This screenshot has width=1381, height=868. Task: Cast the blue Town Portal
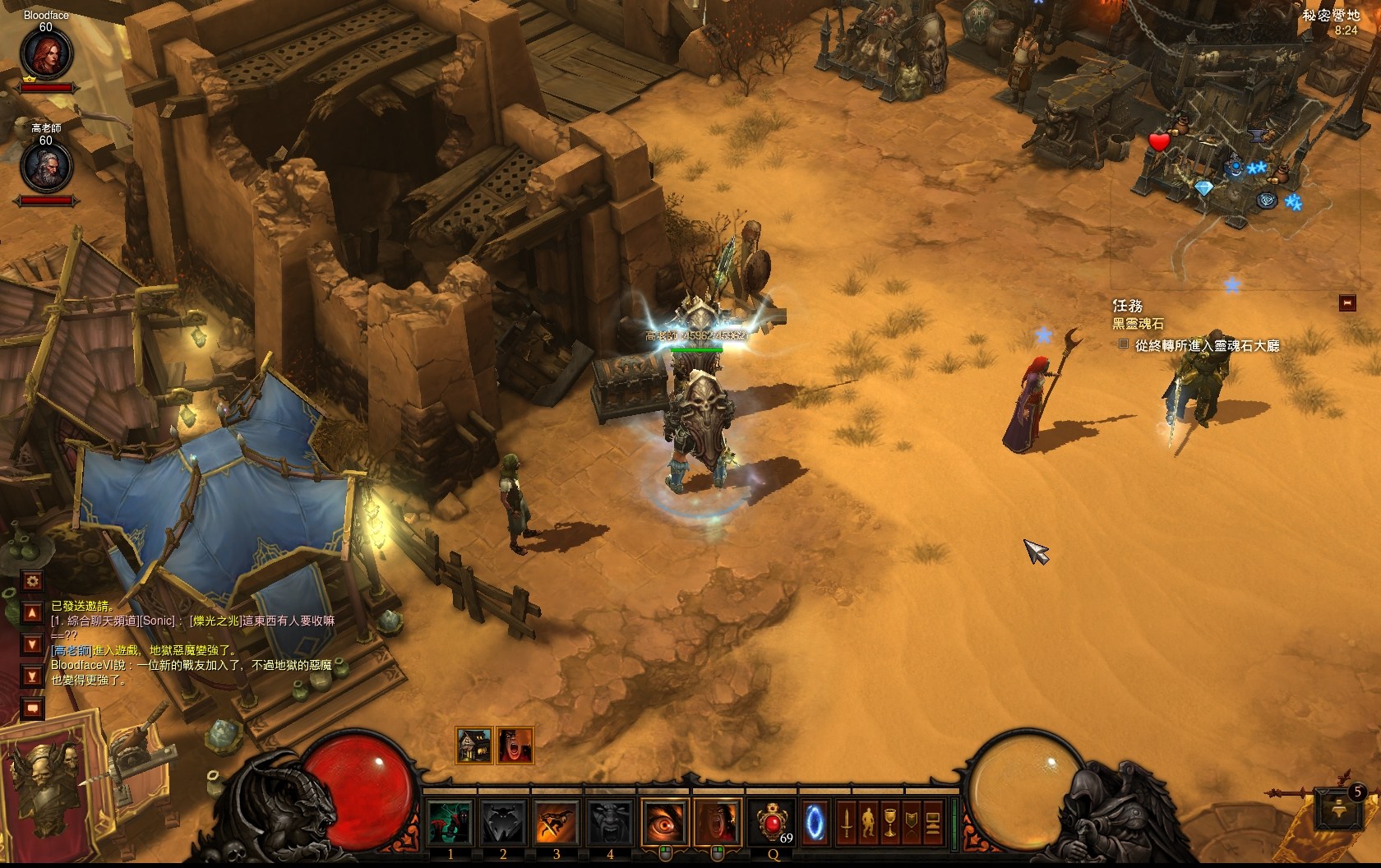814,822
